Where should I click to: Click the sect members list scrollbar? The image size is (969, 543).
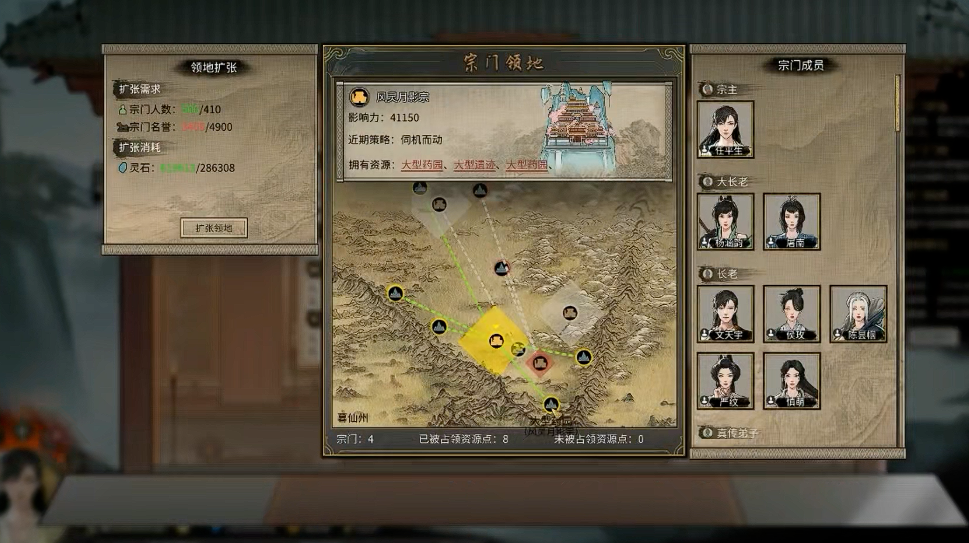(896, 100)
